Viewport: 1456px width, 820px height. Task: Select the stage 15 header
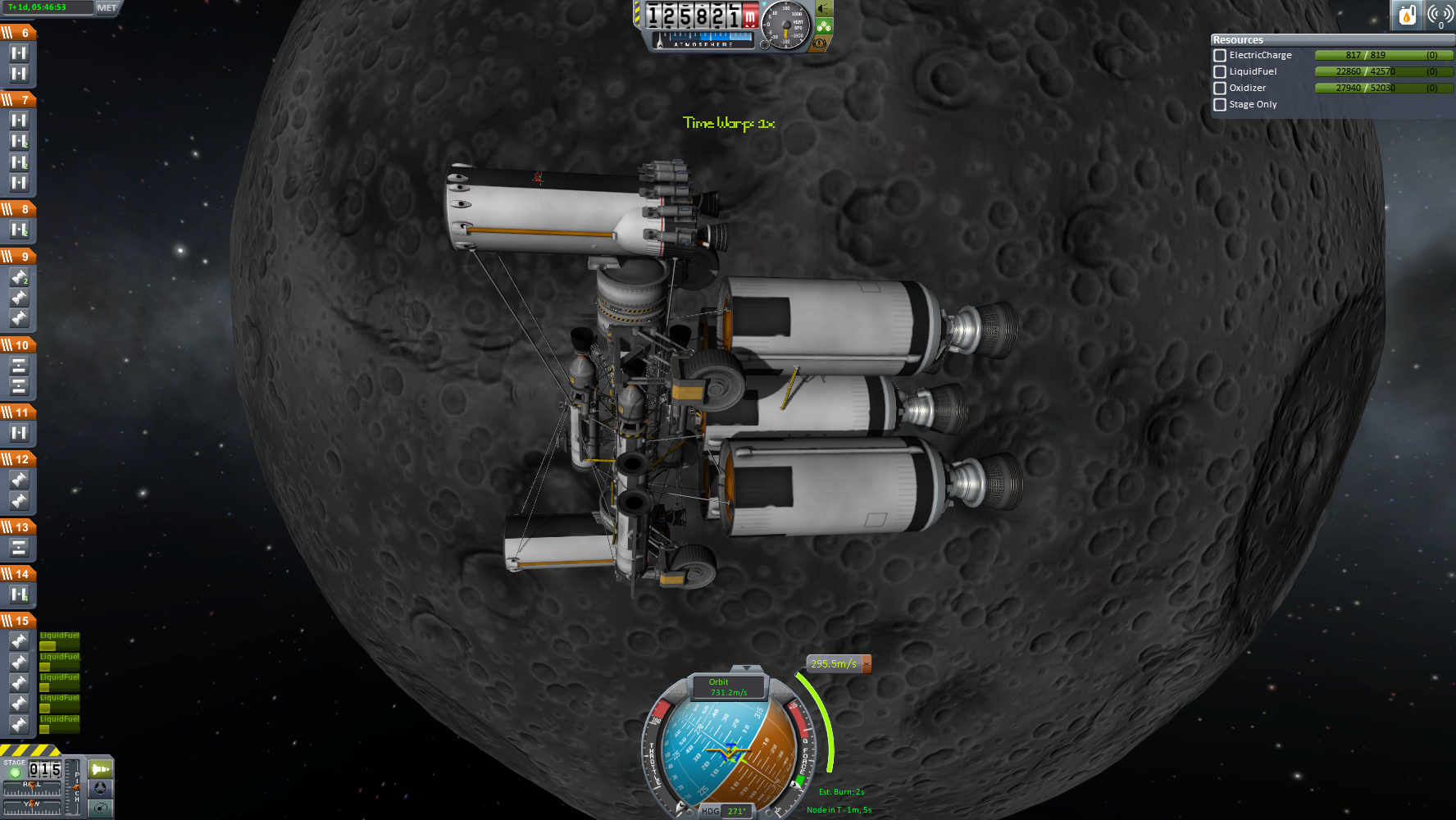pos(18,621)
